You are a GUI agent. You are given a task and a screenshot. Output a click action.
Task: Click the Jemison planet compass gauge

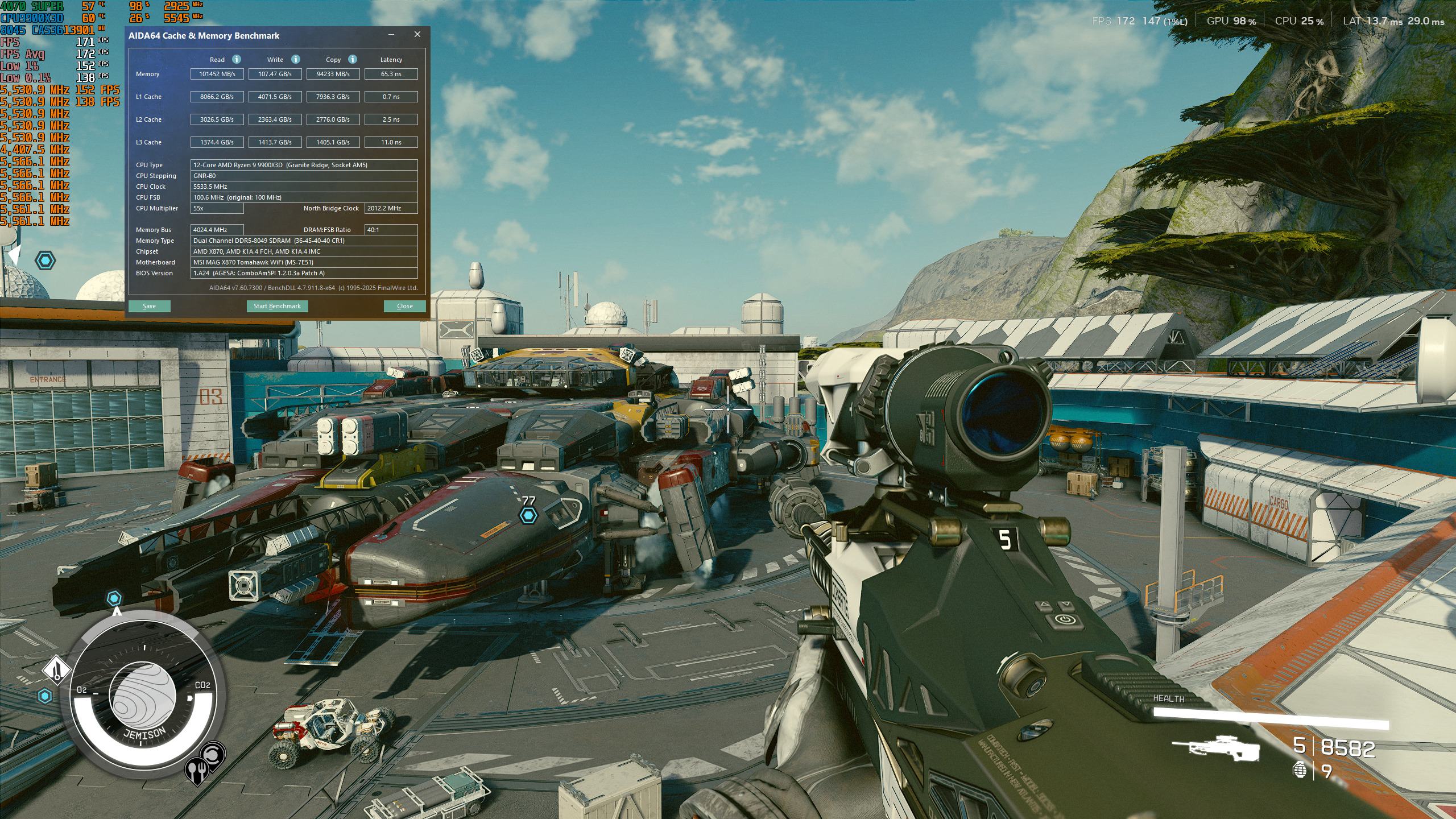pos(143,697)
